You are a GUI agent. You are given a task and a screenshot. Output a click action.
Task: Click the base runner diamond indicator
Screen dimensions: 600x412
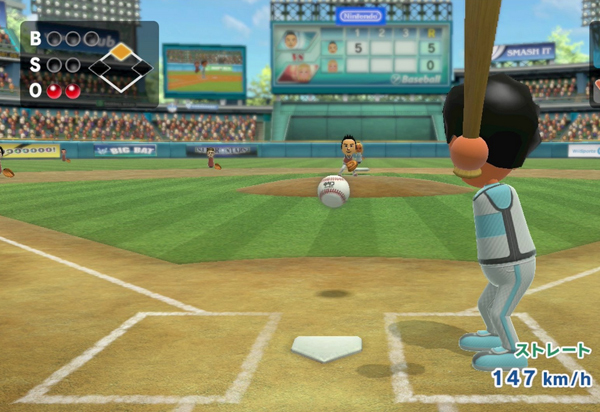click(x=120, y=67)
